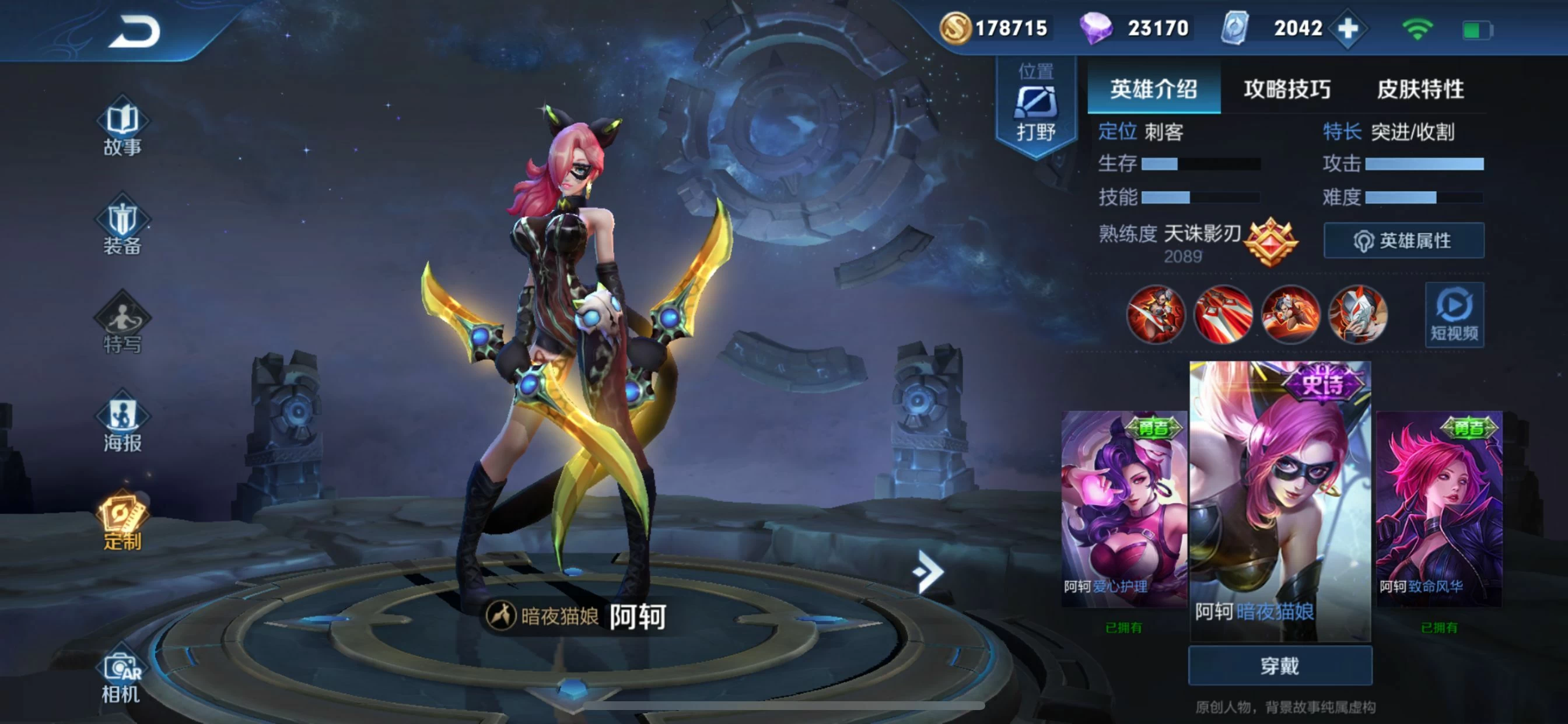
Task: Click the 打野 position badge
Action: pos(1035,108)
